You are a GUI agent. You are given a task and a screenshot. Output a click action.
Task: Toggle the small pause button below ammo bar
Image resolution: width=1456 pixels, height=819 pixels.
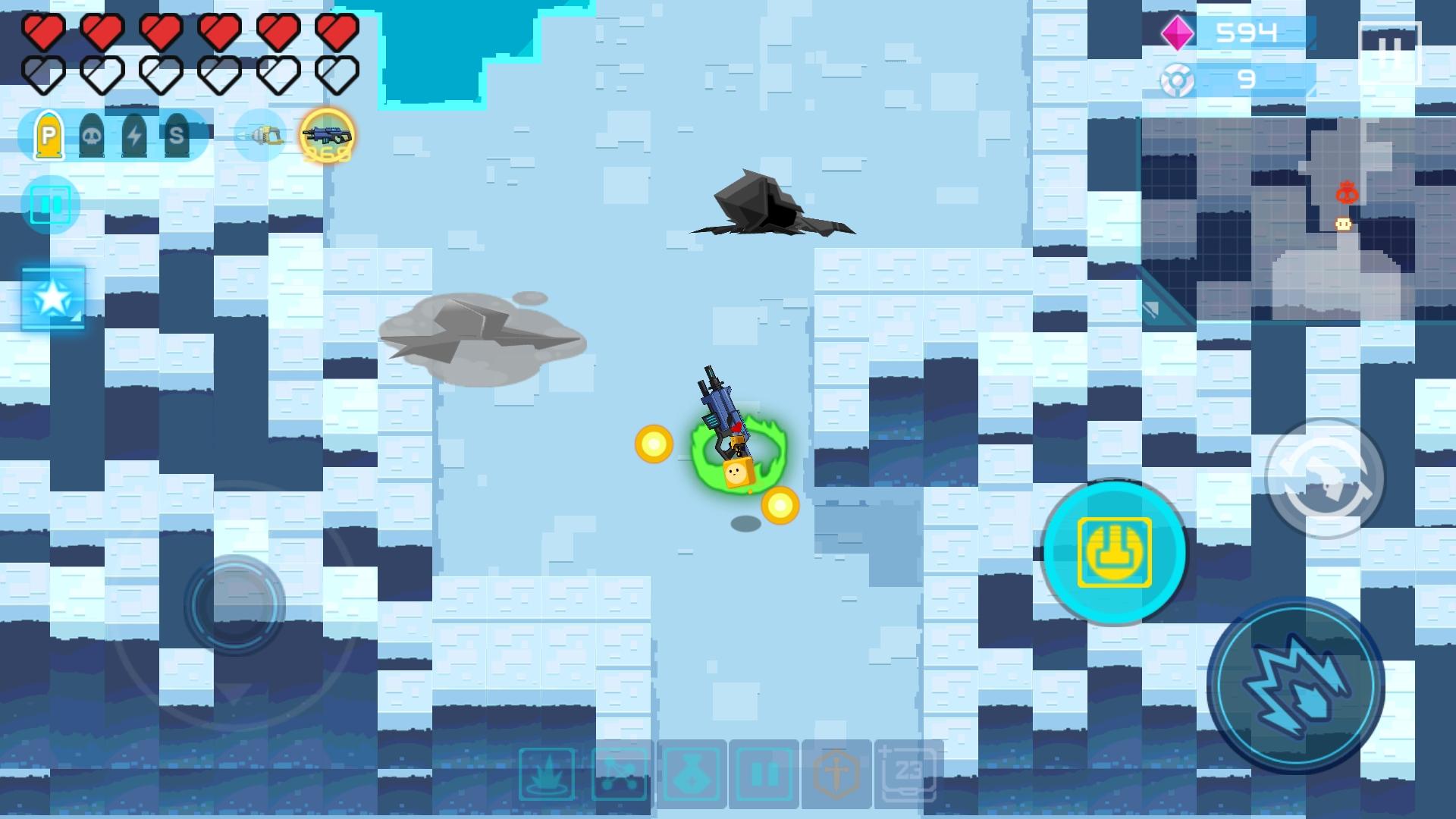tap(51, 203)
